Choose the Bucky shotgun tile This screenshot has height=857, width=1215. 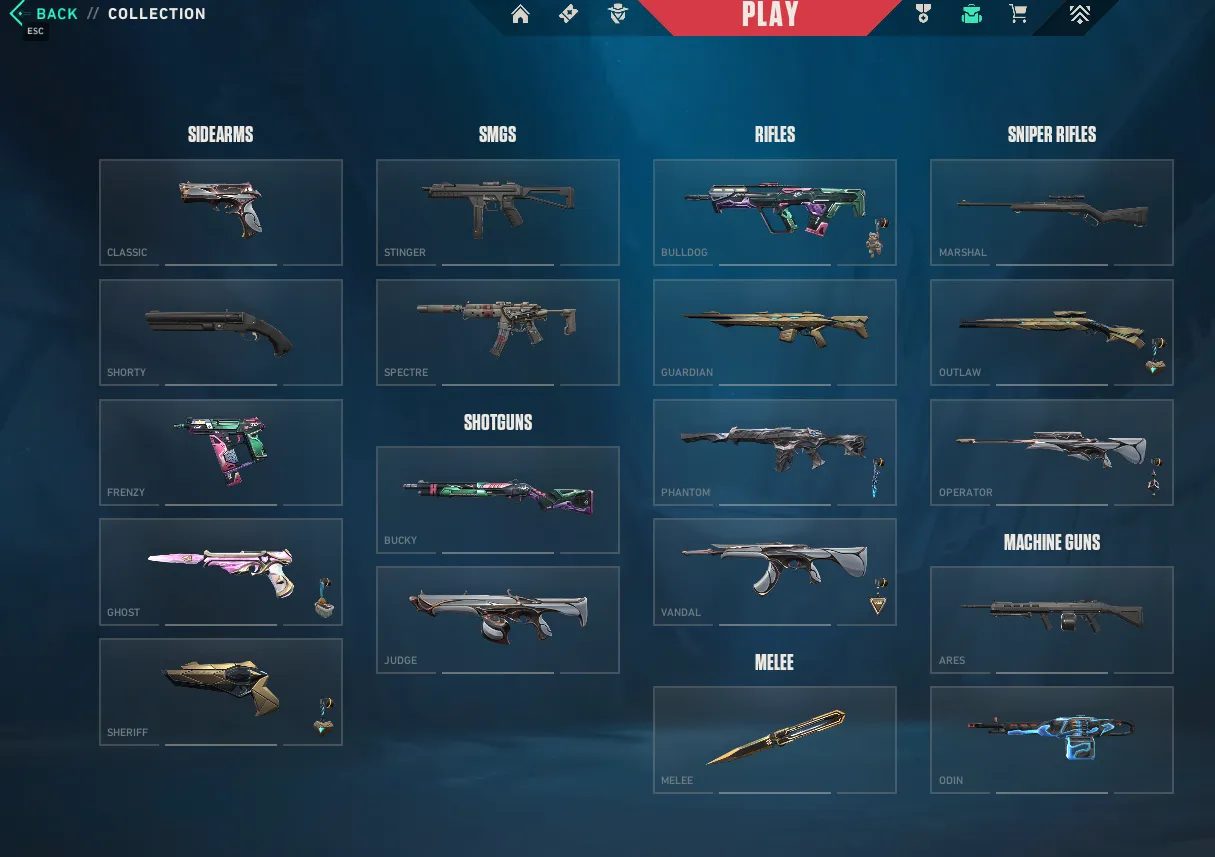pyautogui.click(x=498, y=500)
